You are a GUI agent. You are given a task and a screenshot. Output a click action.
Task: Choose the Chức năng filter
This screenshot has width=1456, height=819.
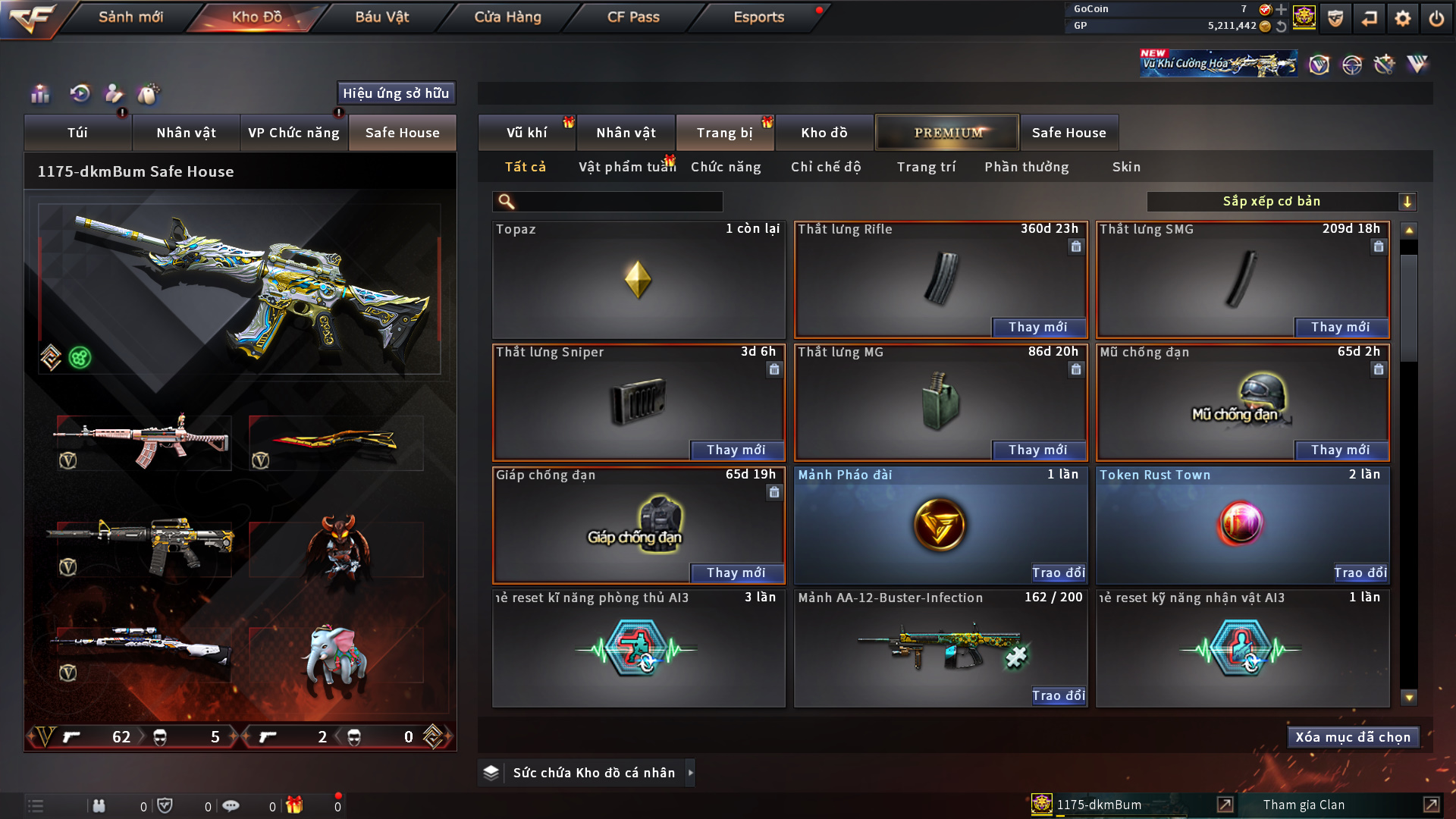click(726, 167)
